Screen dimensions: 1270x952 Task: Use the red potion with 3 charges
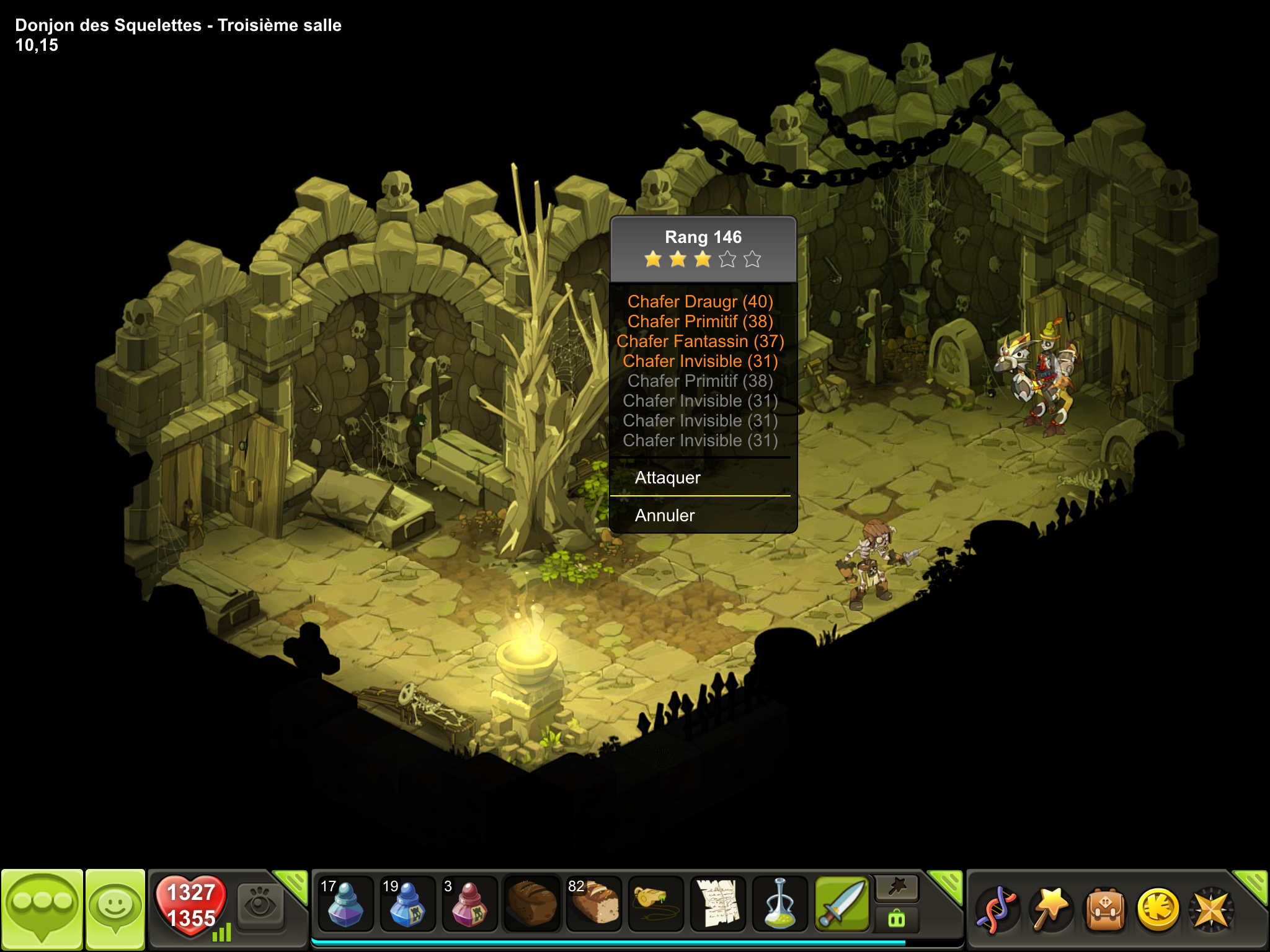(469, 904)
